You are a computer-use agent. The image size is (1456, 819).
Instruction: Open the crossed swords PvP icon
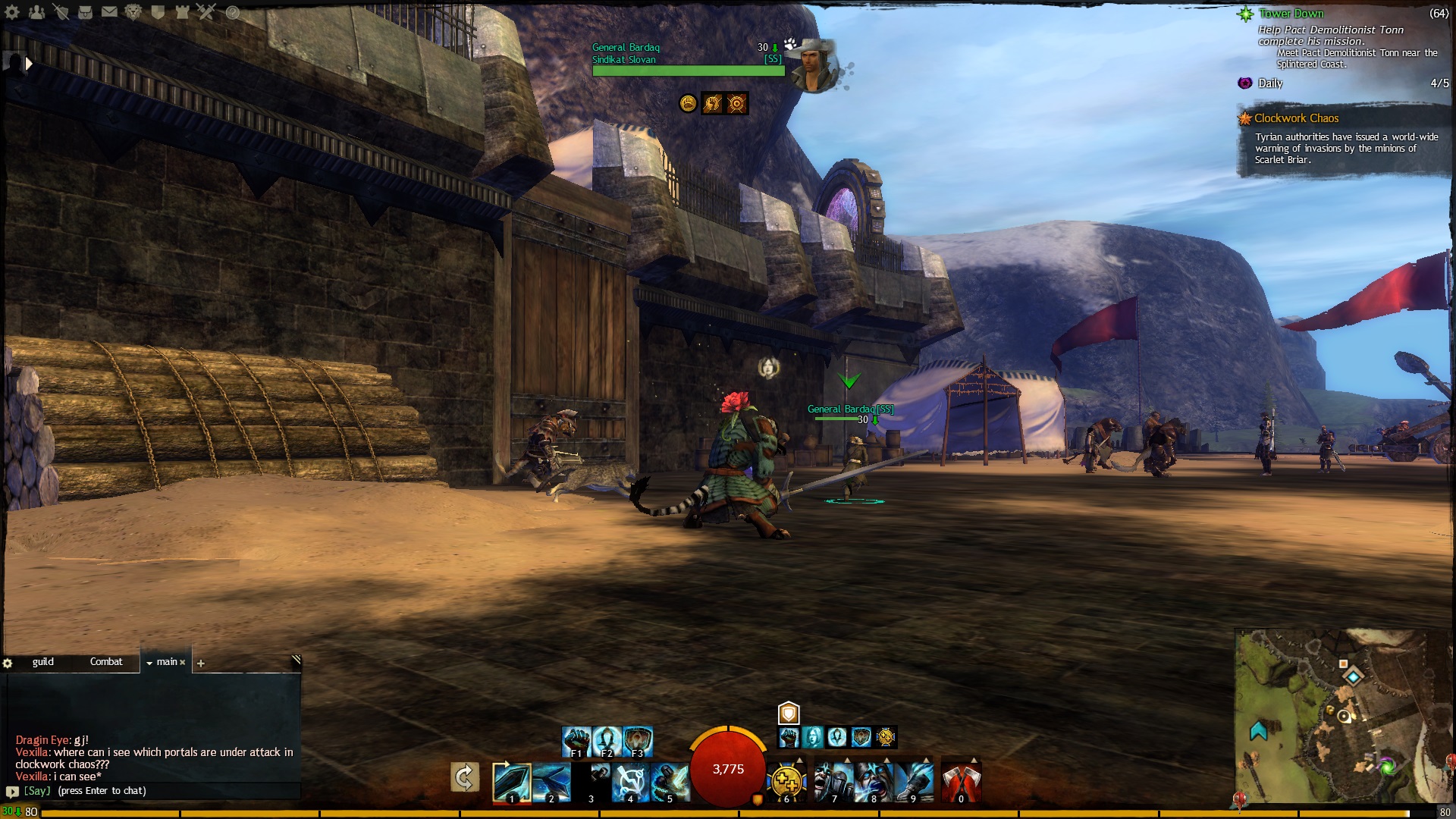pyautogui.click(x=206, y=12)
